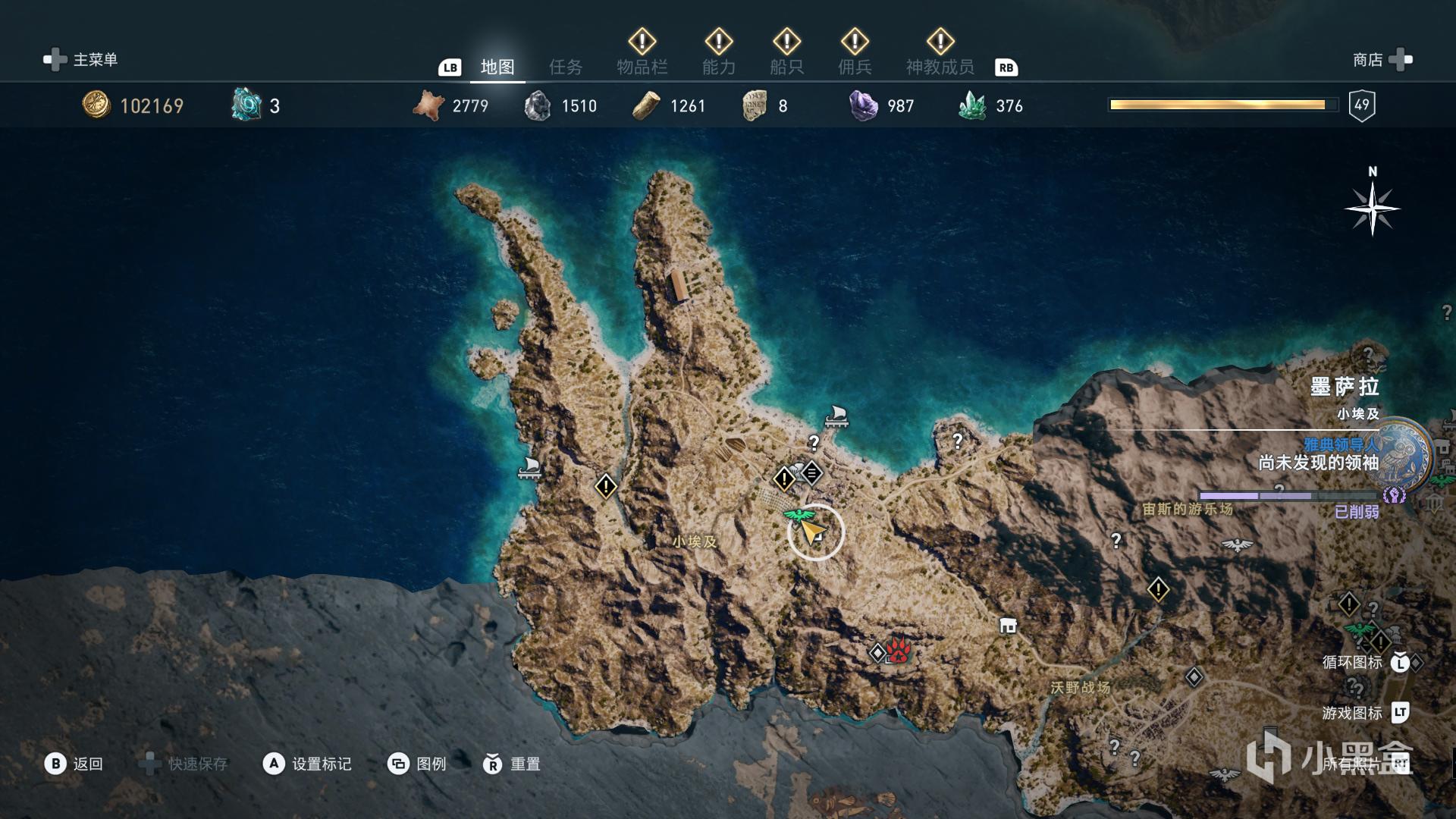Open the 神教成员 cultists tab
The width and height of the screenshot is (1456, 819).
[x=940, y=67]
